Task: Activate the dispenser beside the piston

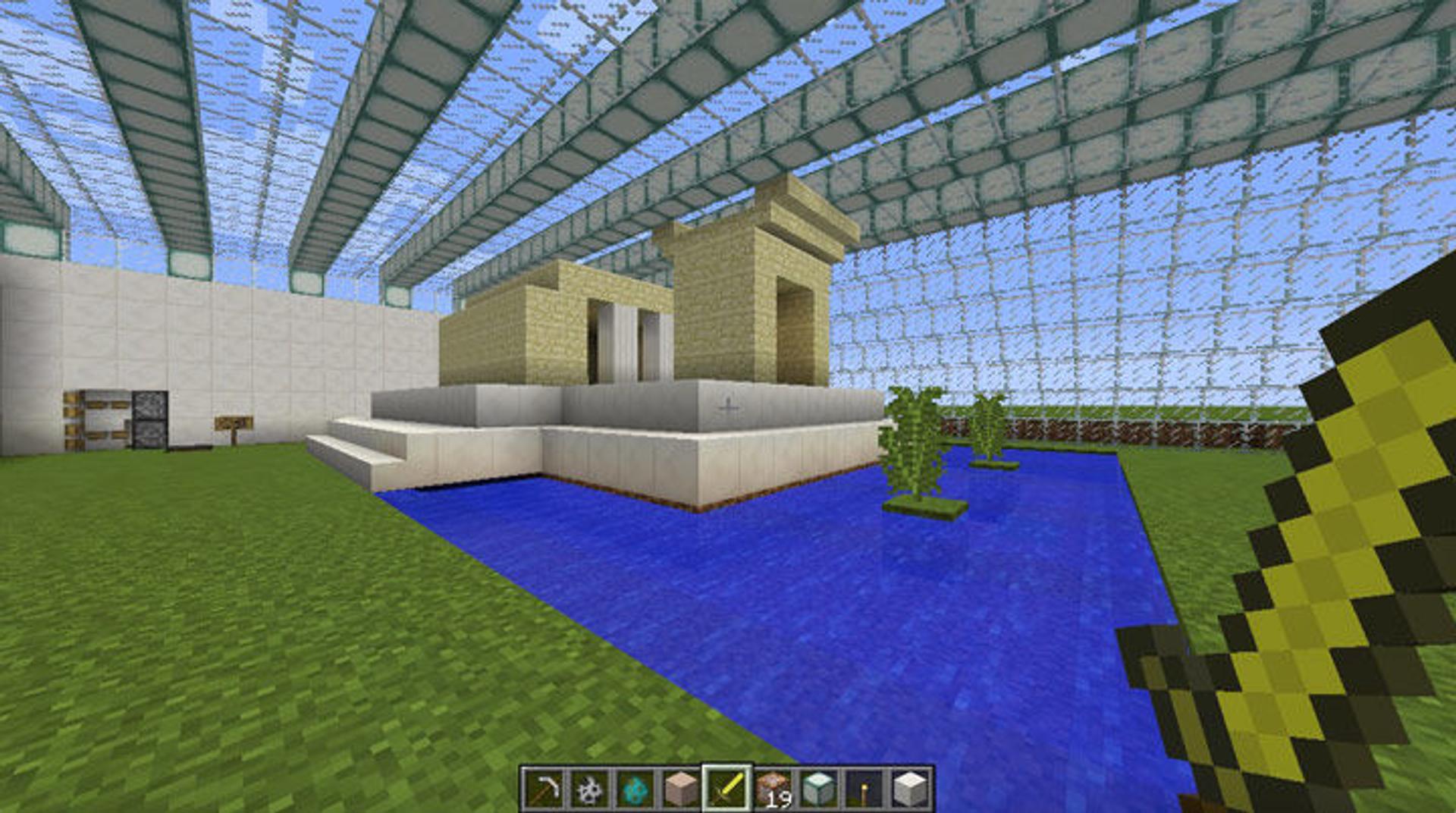Action: [x=150, y=419]
